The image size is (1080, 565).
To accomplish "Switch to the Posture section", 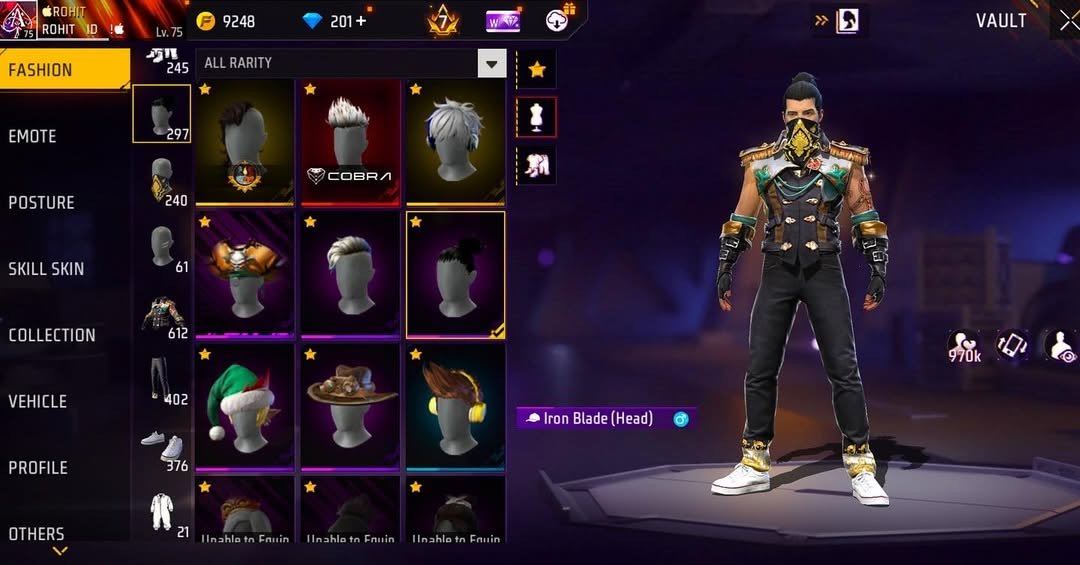I will 42,202.
